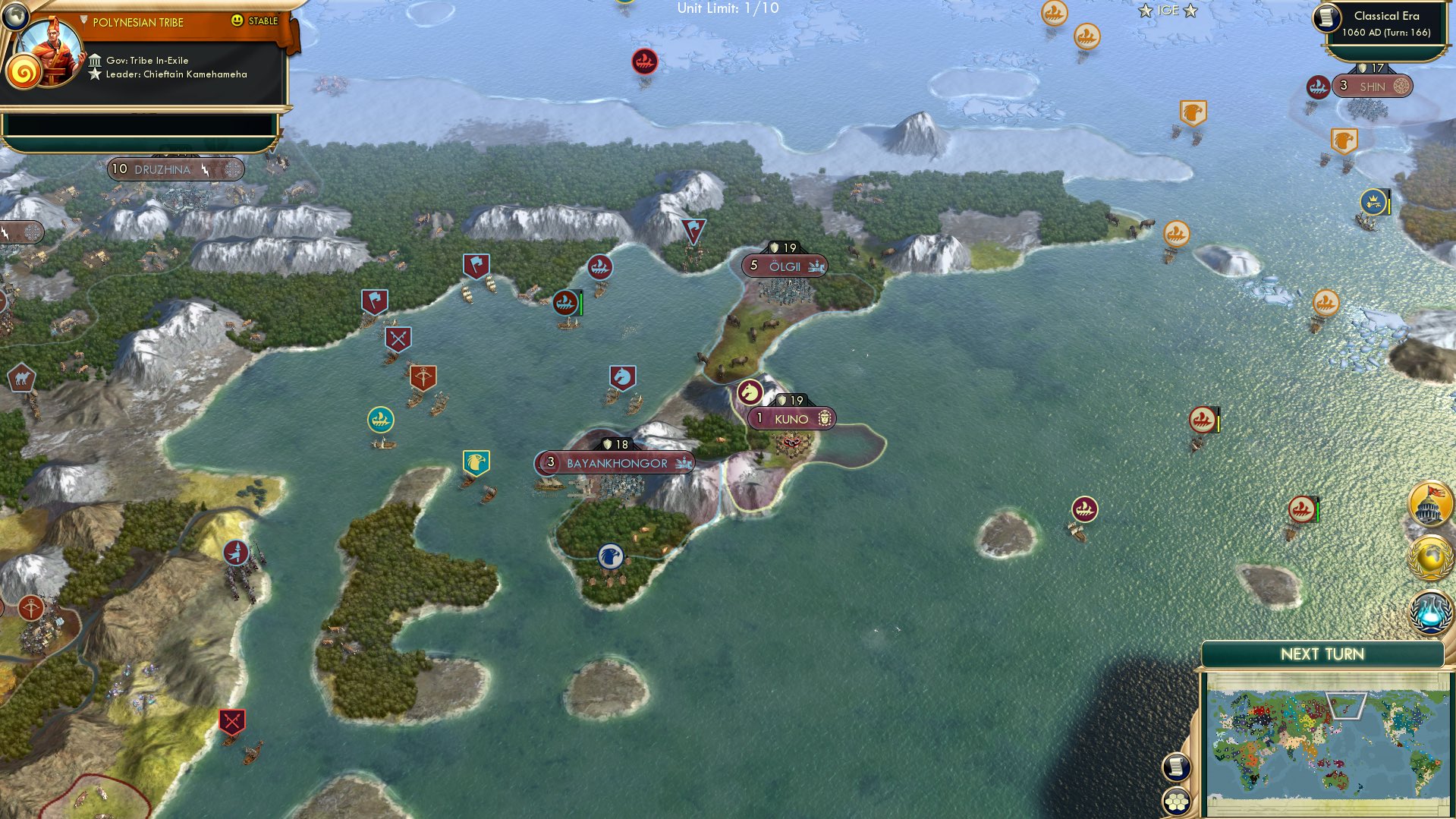Select the red trireme flag east of Kuno
The image size is (1456, 819).
tap(1203, 418)
